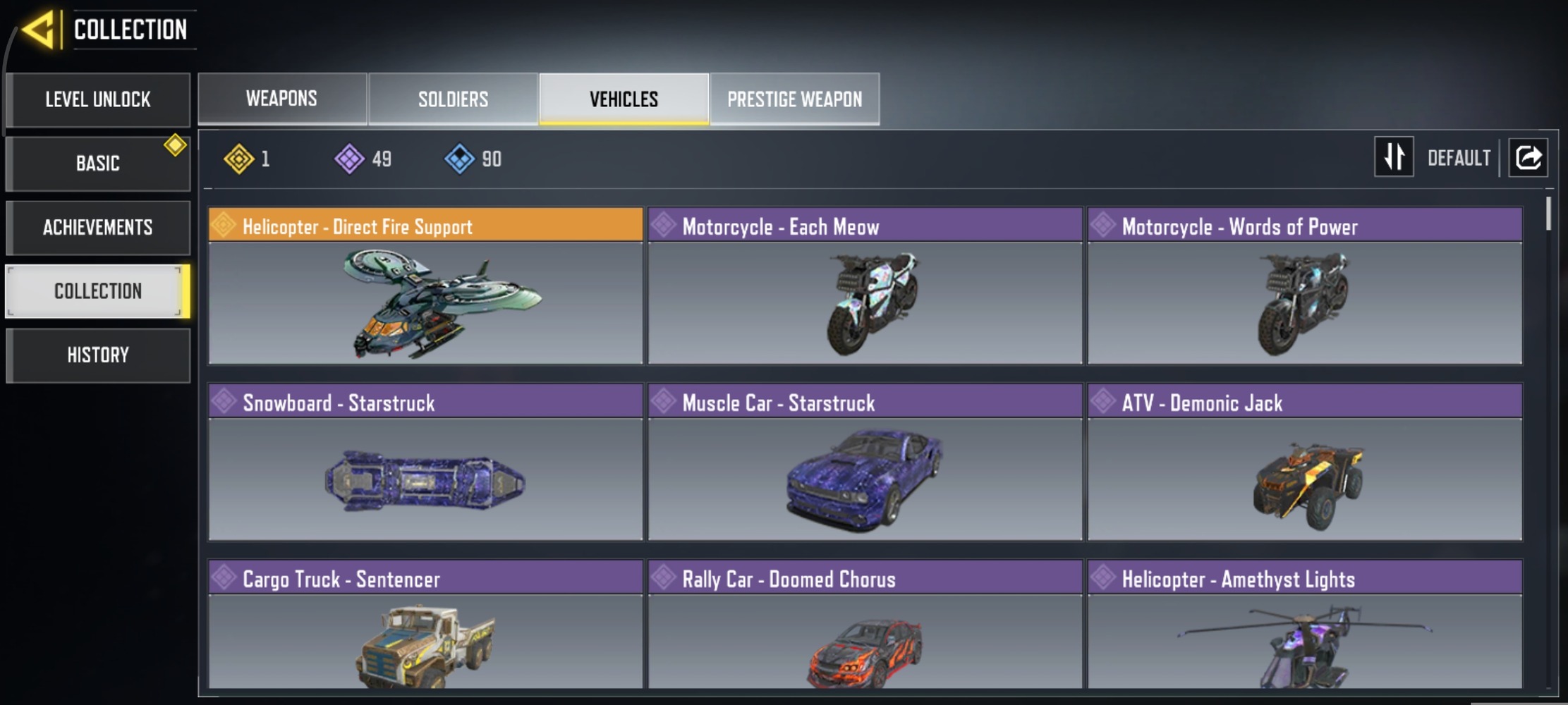Viewport: 1568px width, 705px height.
Task: Switch to the Weapons tab
Action: (281, 99)
